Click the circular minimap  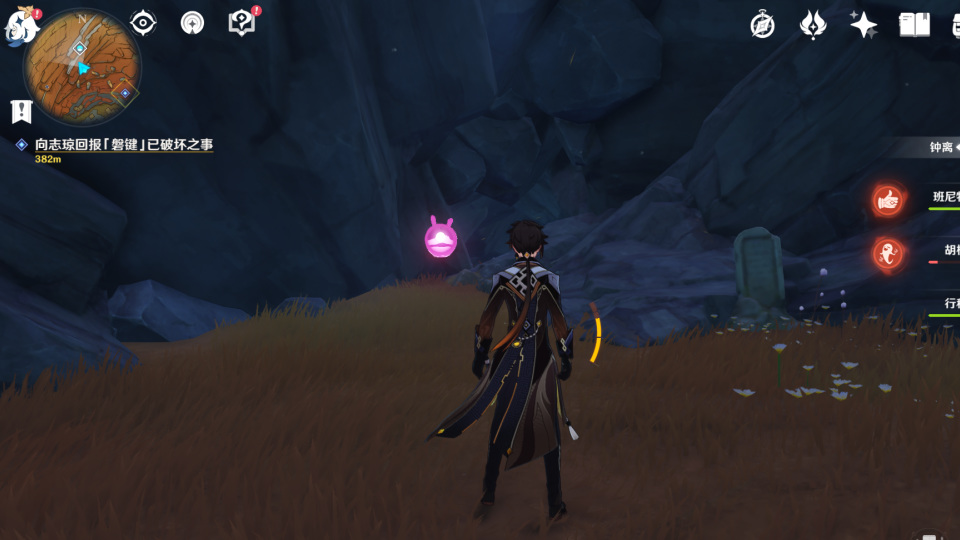[x=82, y=66]
